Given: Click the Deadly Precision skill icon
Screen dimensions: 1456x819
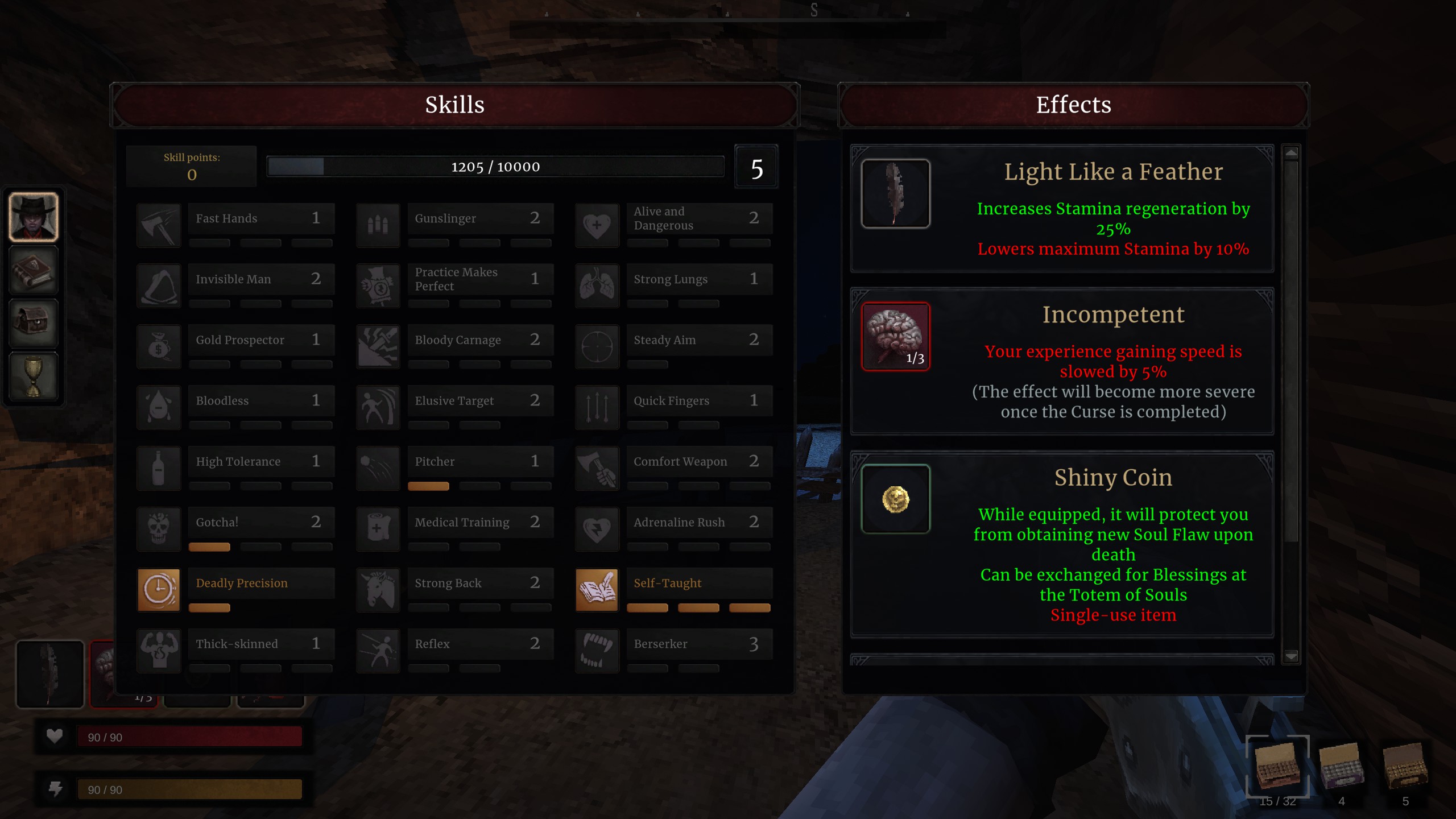Looking at the screenshot, I should [x=159, y=590].
